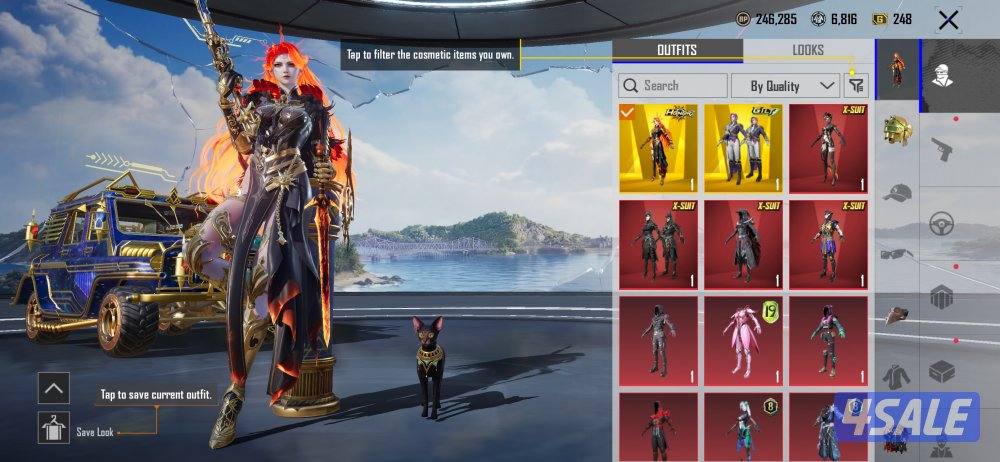Tap the Save Look hanger button

[54, 427]
